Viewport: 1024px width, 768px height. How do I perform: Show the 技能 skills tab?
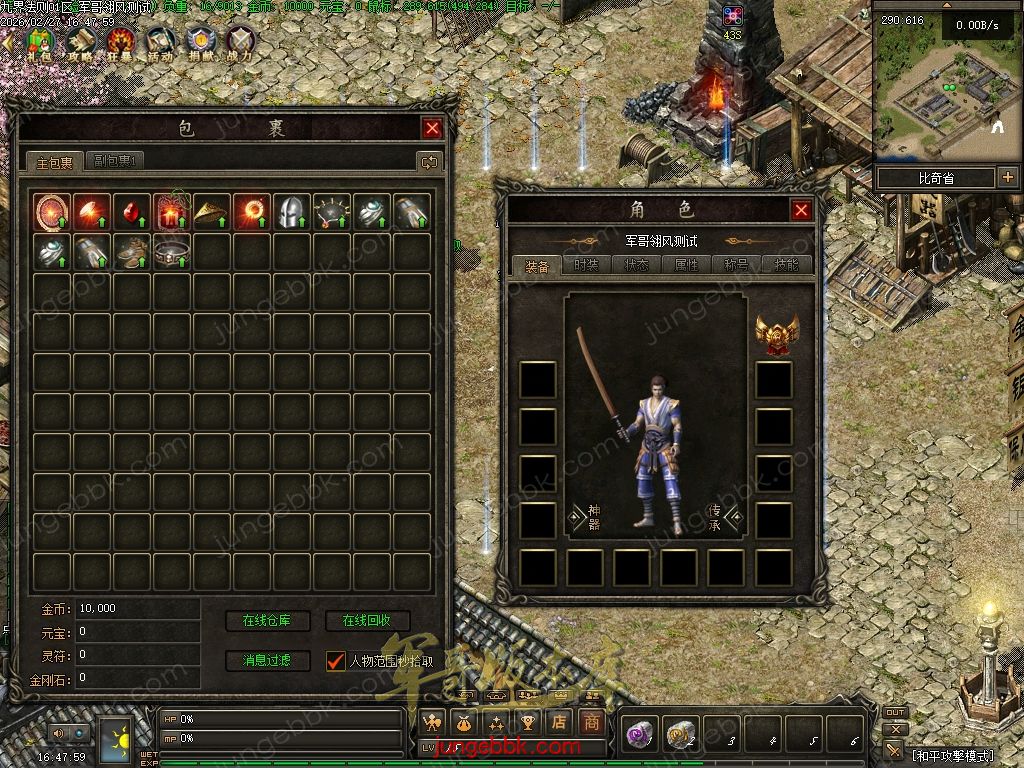click(786, 266)
